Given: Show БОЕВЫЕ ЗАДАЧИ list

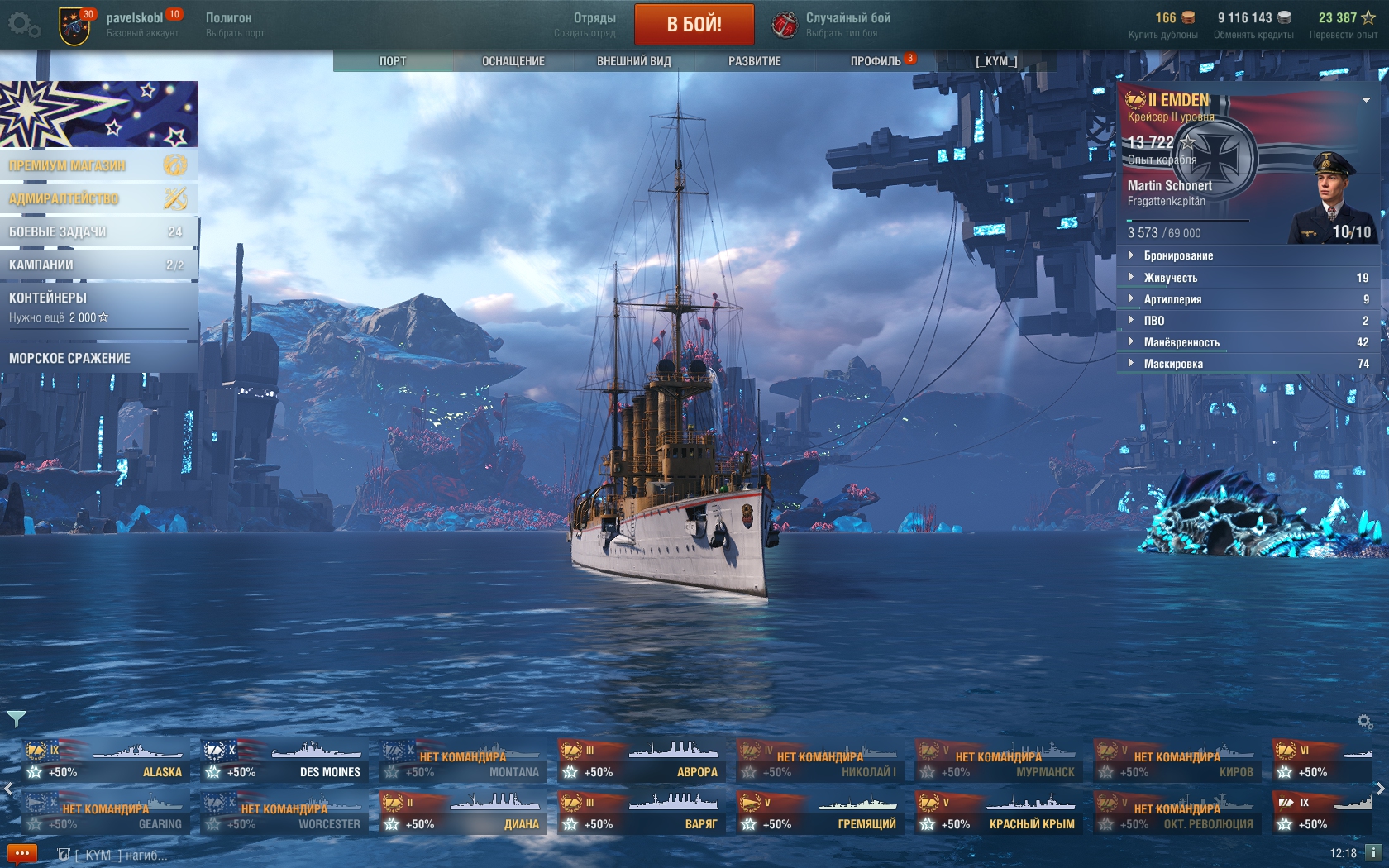Looking at the screenshot, I should (x=98, y=231).
